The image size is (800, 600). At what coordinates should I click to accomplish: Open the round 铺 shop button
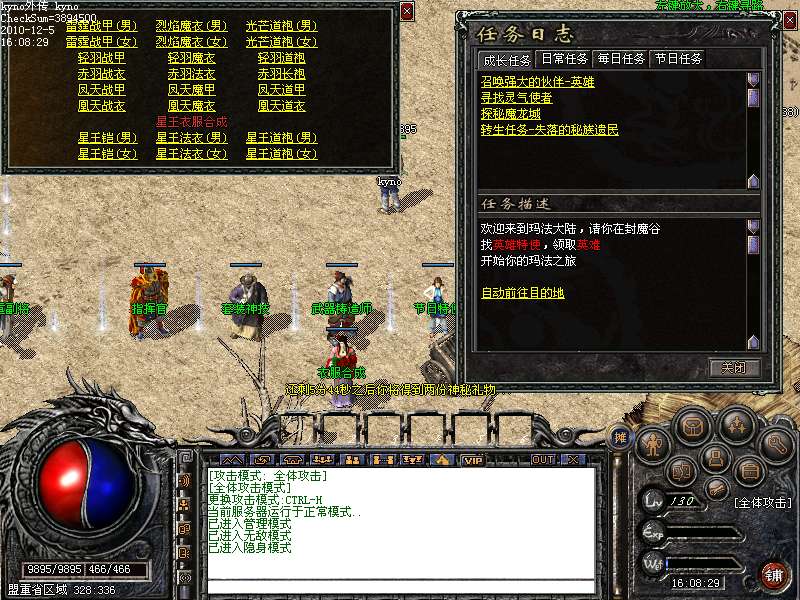(773, 573)
